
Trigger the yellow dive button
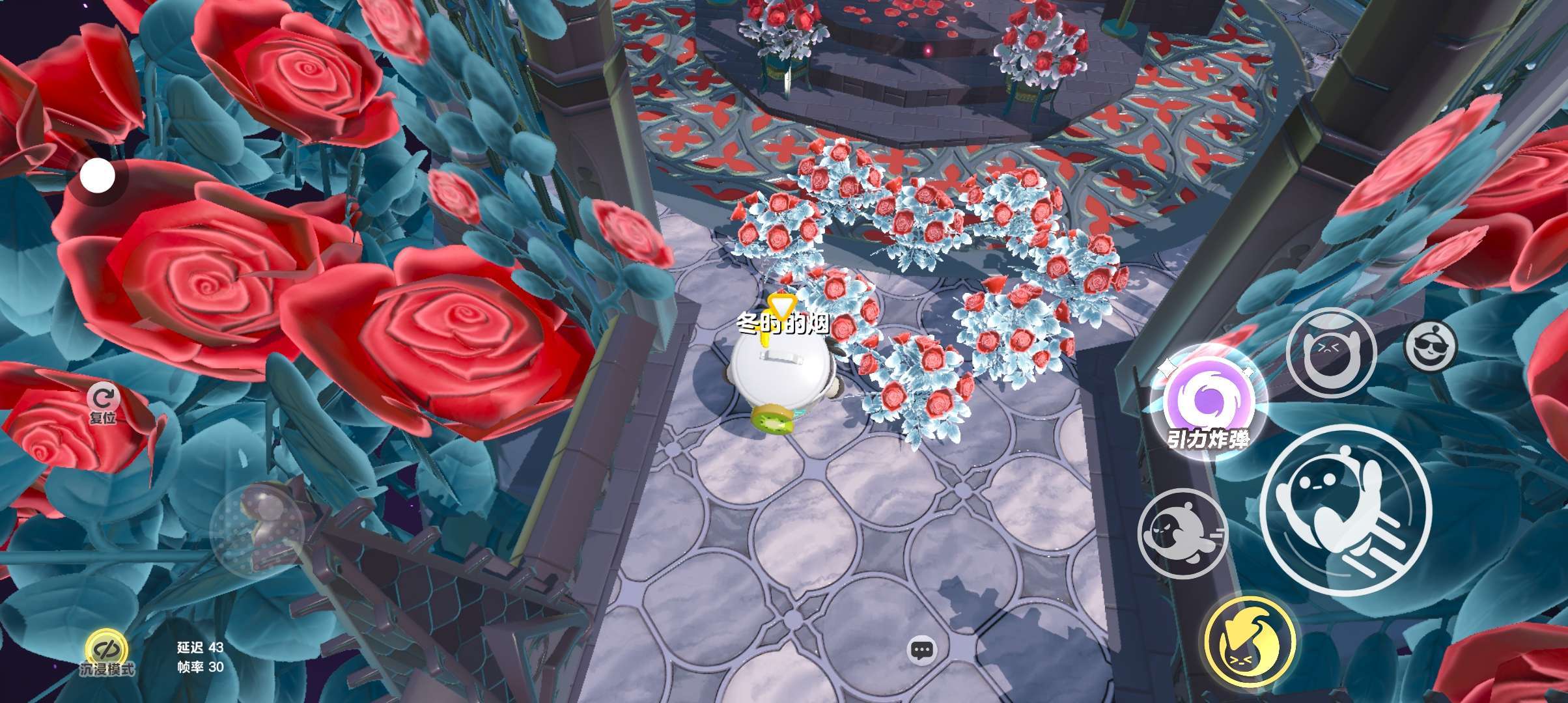(x=1248, y=640)
